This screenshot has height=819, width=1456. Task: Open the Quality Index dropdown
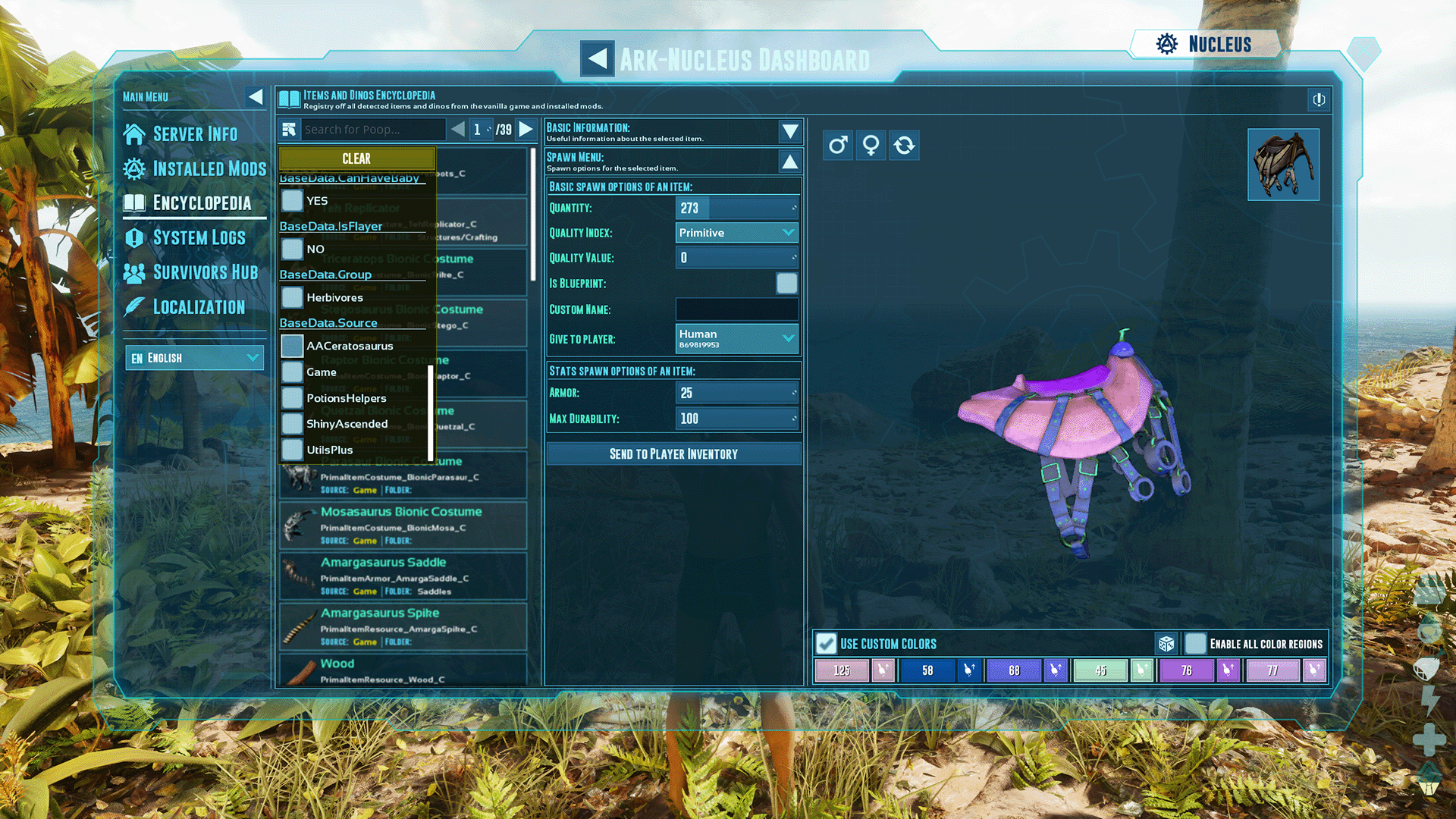coord(736,232)
